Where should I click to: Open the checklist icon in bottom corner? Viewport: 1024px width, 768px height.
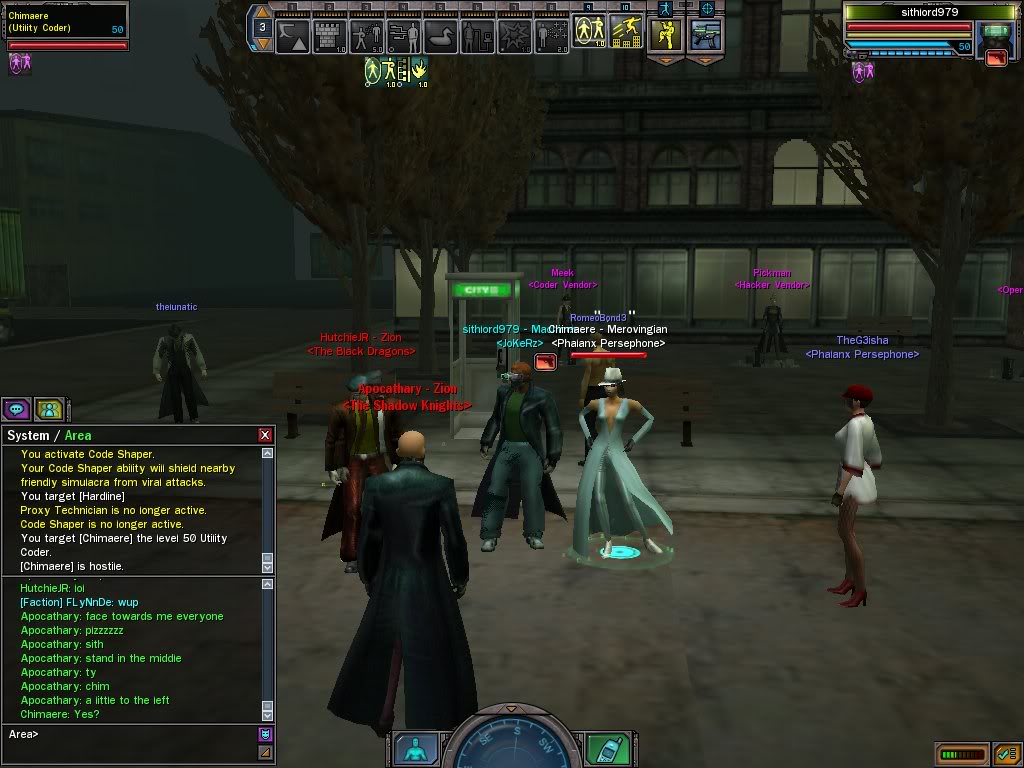[x=1006, y=754]
